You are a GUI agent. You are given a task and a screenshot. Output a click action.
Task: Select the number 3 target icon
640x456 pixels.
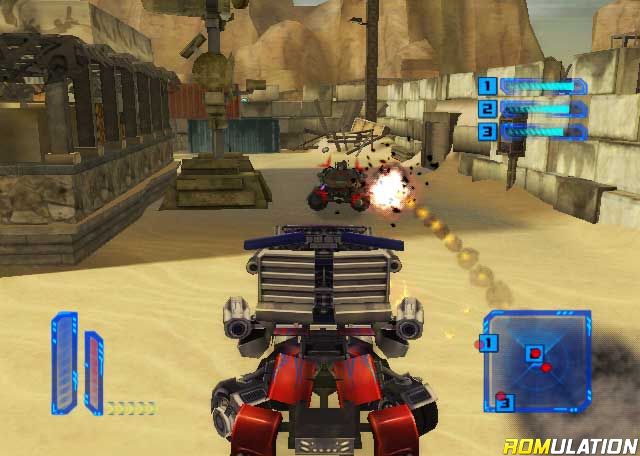pyautogui.click(x=487, y=131)
